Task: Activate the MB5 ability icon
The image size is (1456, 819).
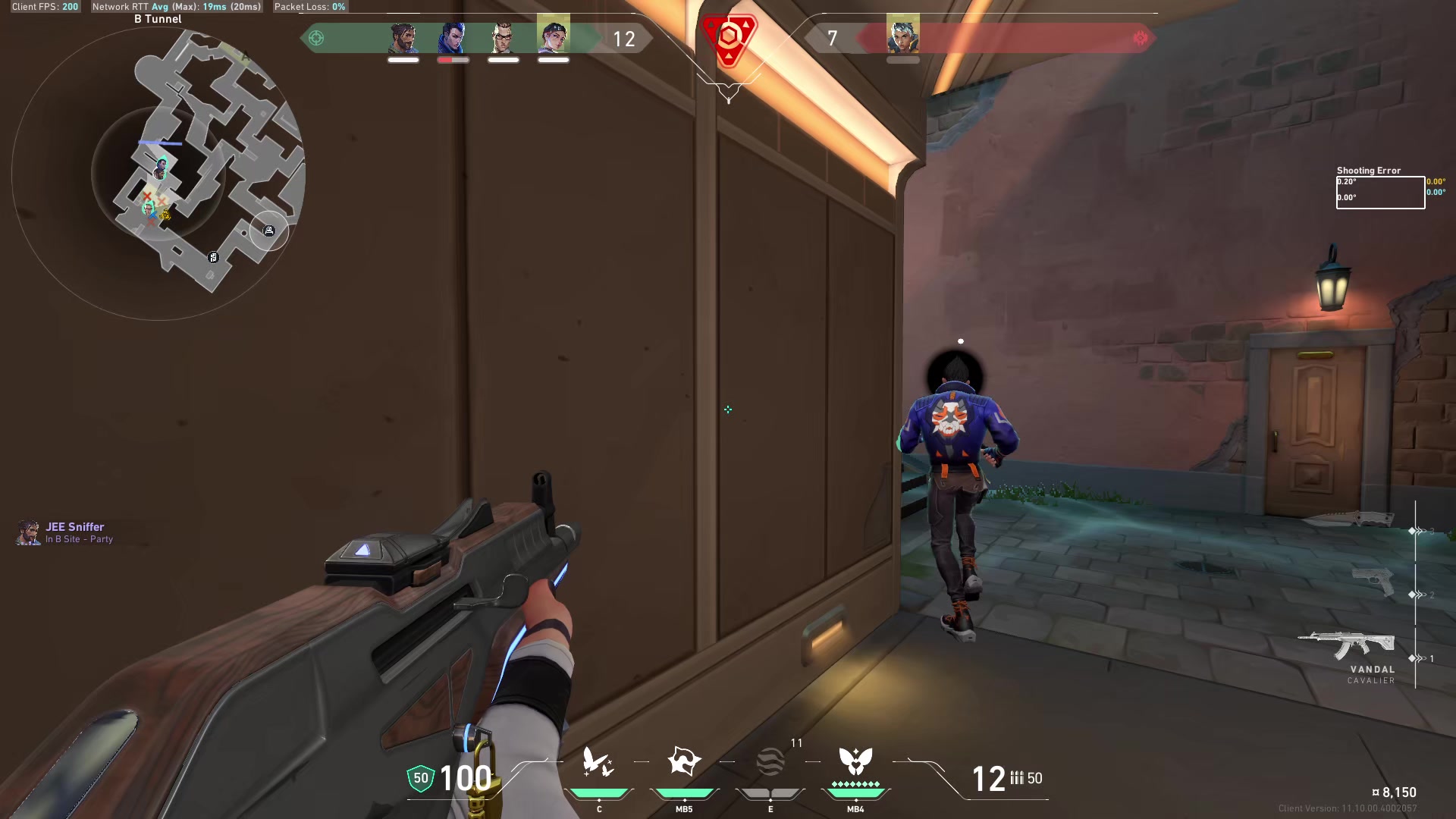Action: tap(685, 762)
